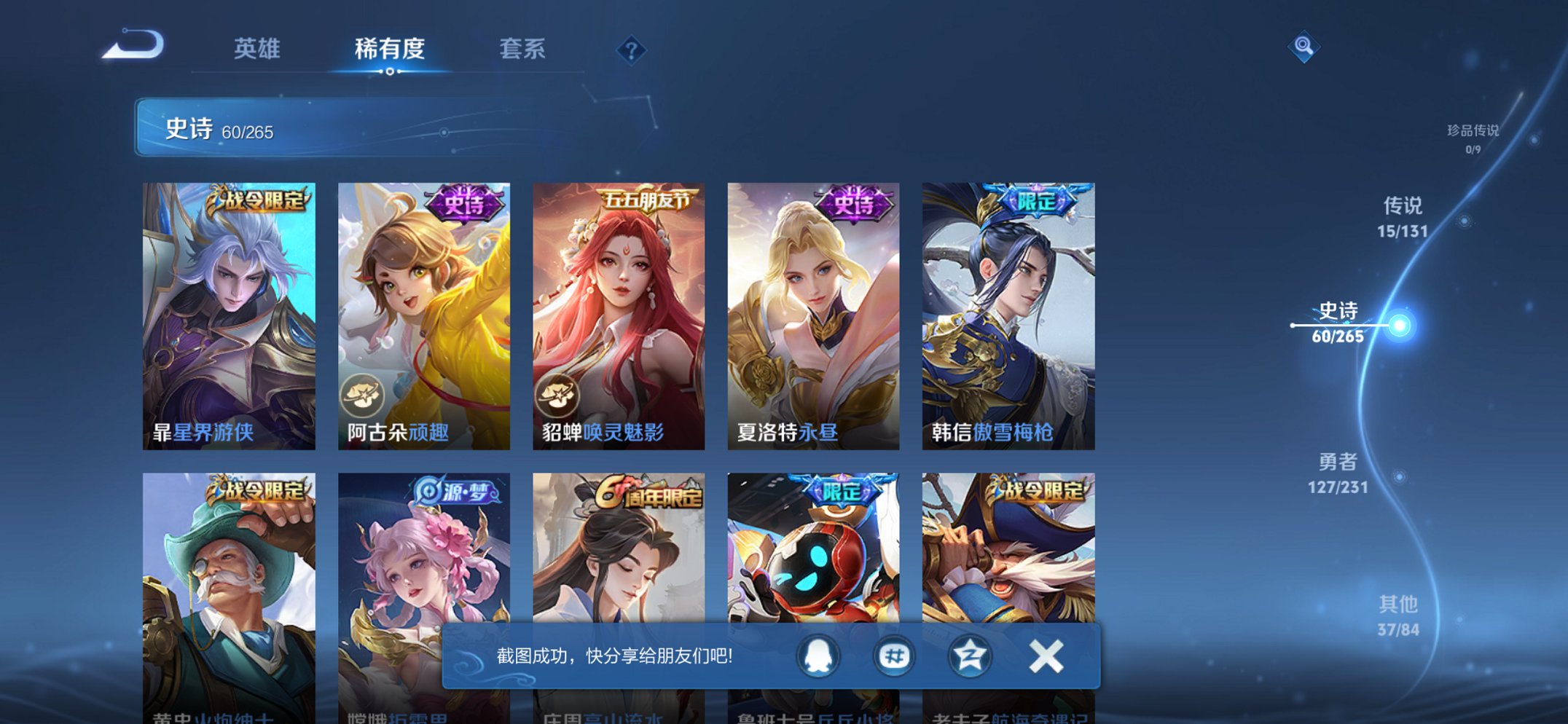Viewport: 1568px width, 724px height.
Task: Open the 韩信傲雪梅枪 skin card
Action: [1008, 313]
